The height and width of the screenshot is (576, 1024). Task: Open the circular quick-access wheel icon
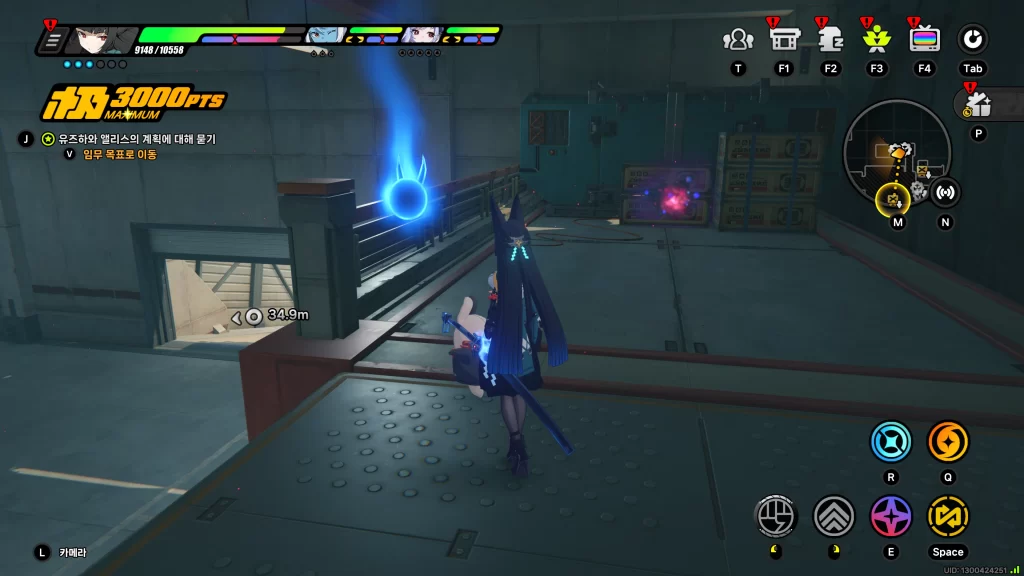coord(972,40)
